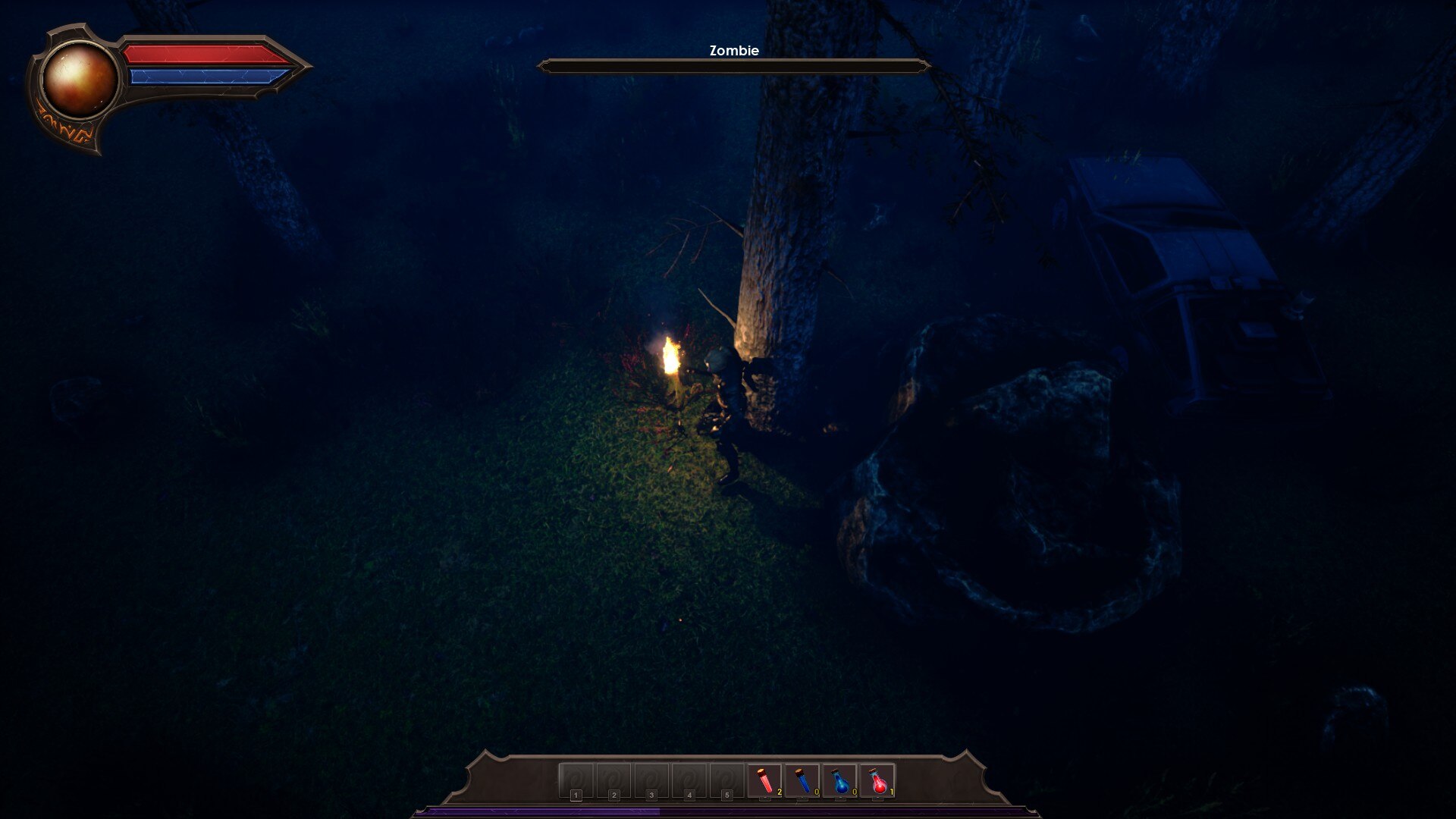Viewport: 1456px width, 819px height.
Task: Drink the round red flask potion
Action: pos(878,781)
